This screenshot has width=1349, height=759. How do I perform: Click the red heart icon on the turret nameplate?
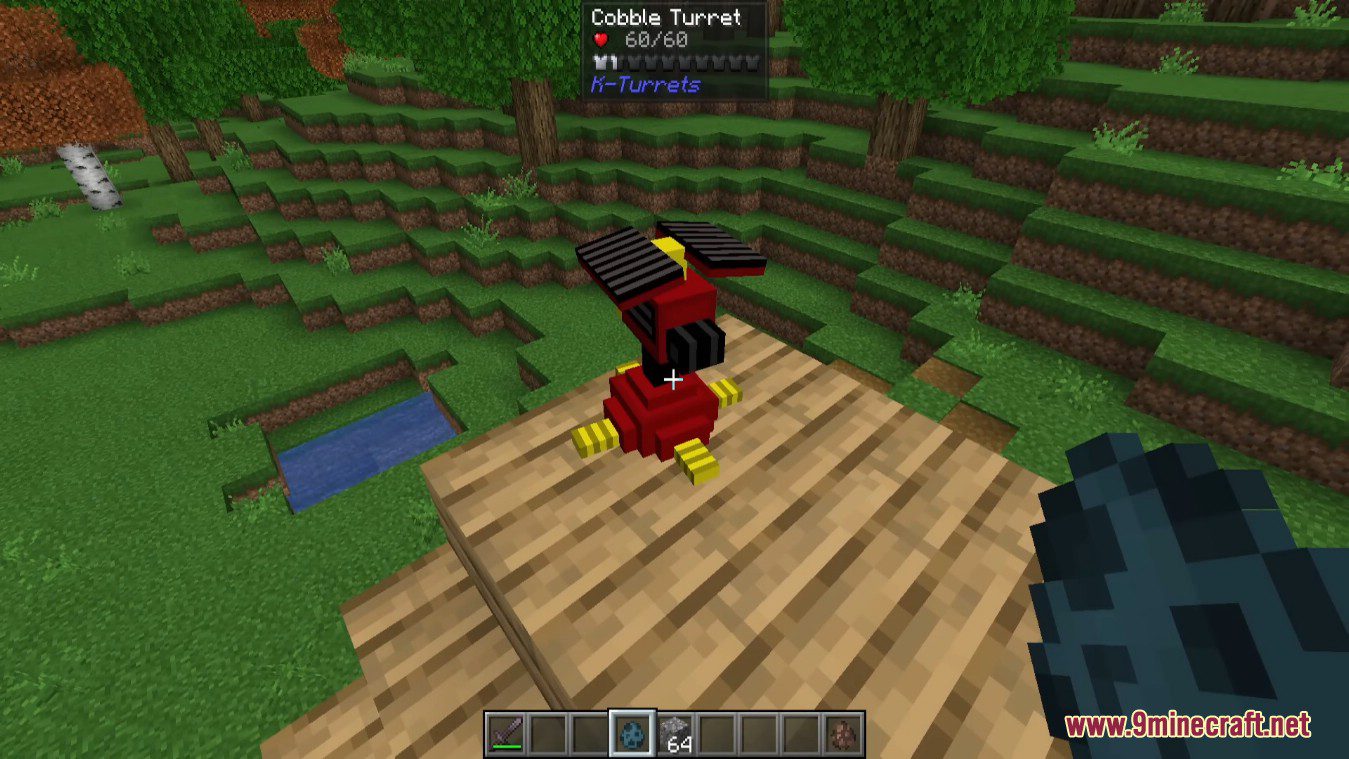click(600, 39)
